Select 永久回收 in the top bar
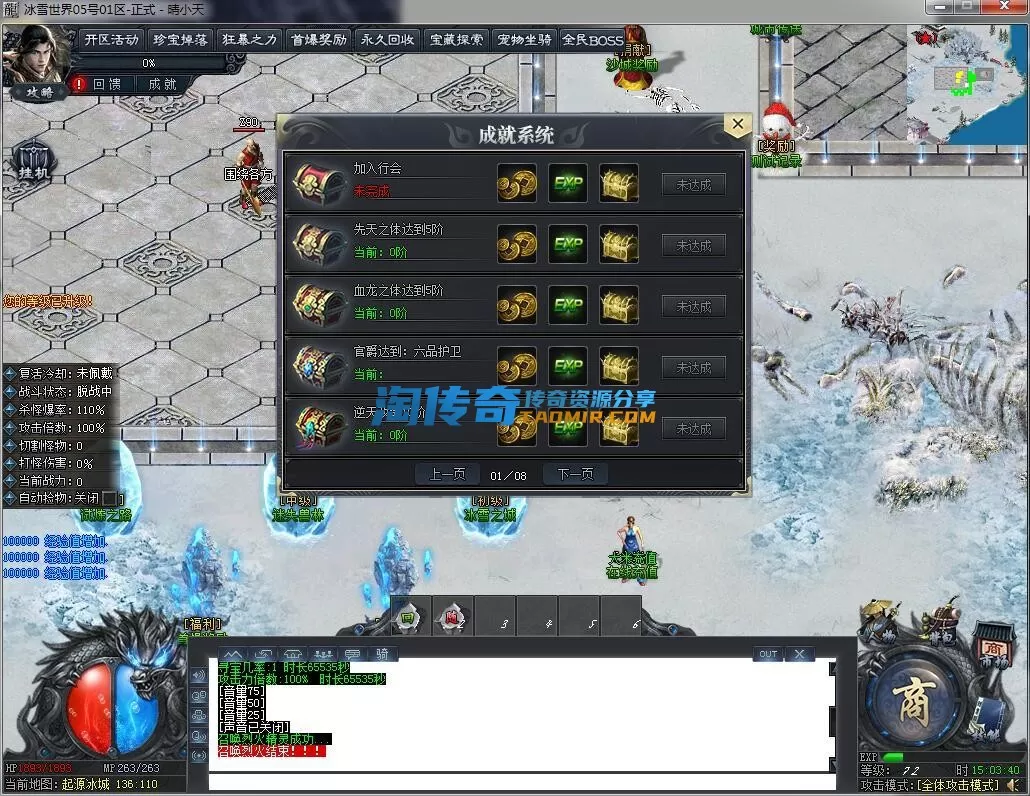Screen dimensions: 1030x796 pyautogui.click(x=387, y=40)
